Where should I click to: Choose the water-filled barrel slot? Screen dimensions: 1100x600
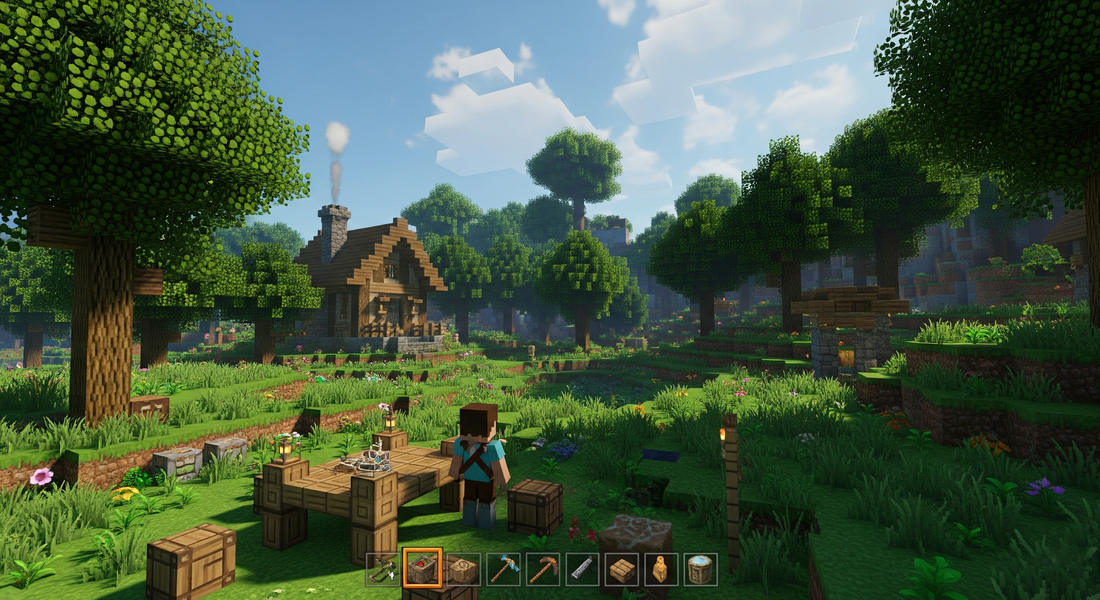(701, 569)
